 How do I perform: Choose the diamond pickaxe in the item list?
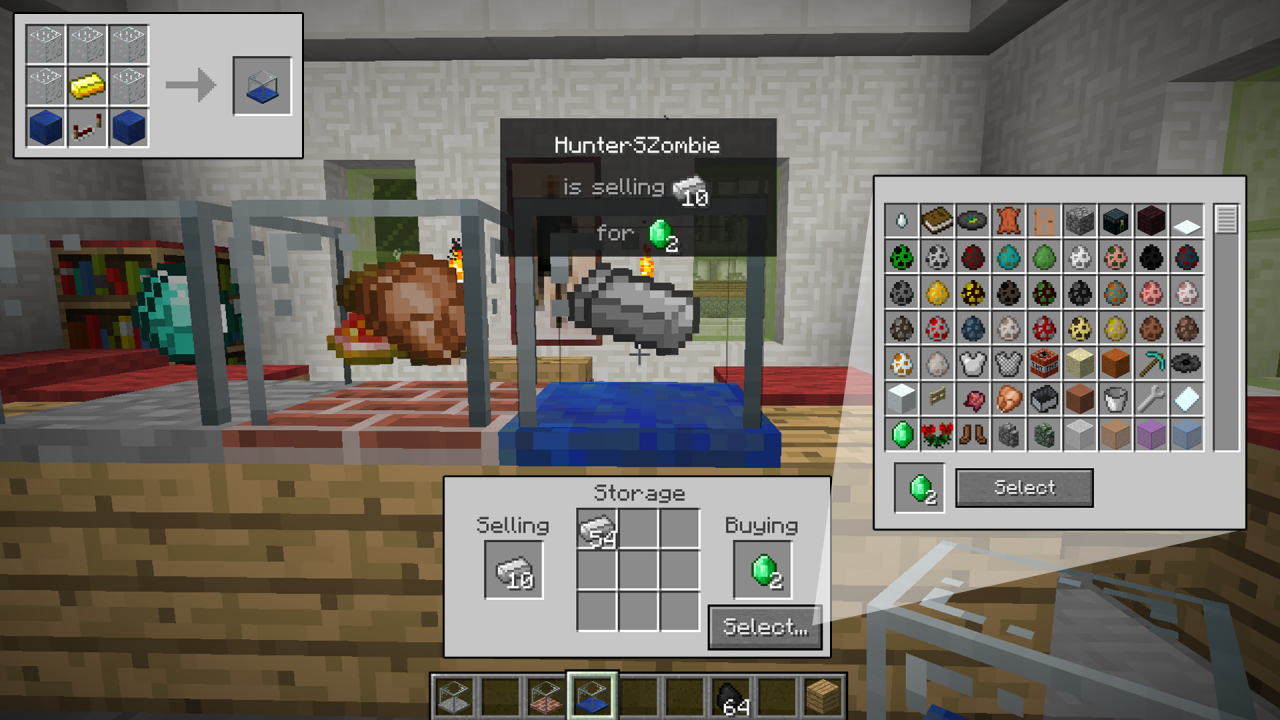1150,363
